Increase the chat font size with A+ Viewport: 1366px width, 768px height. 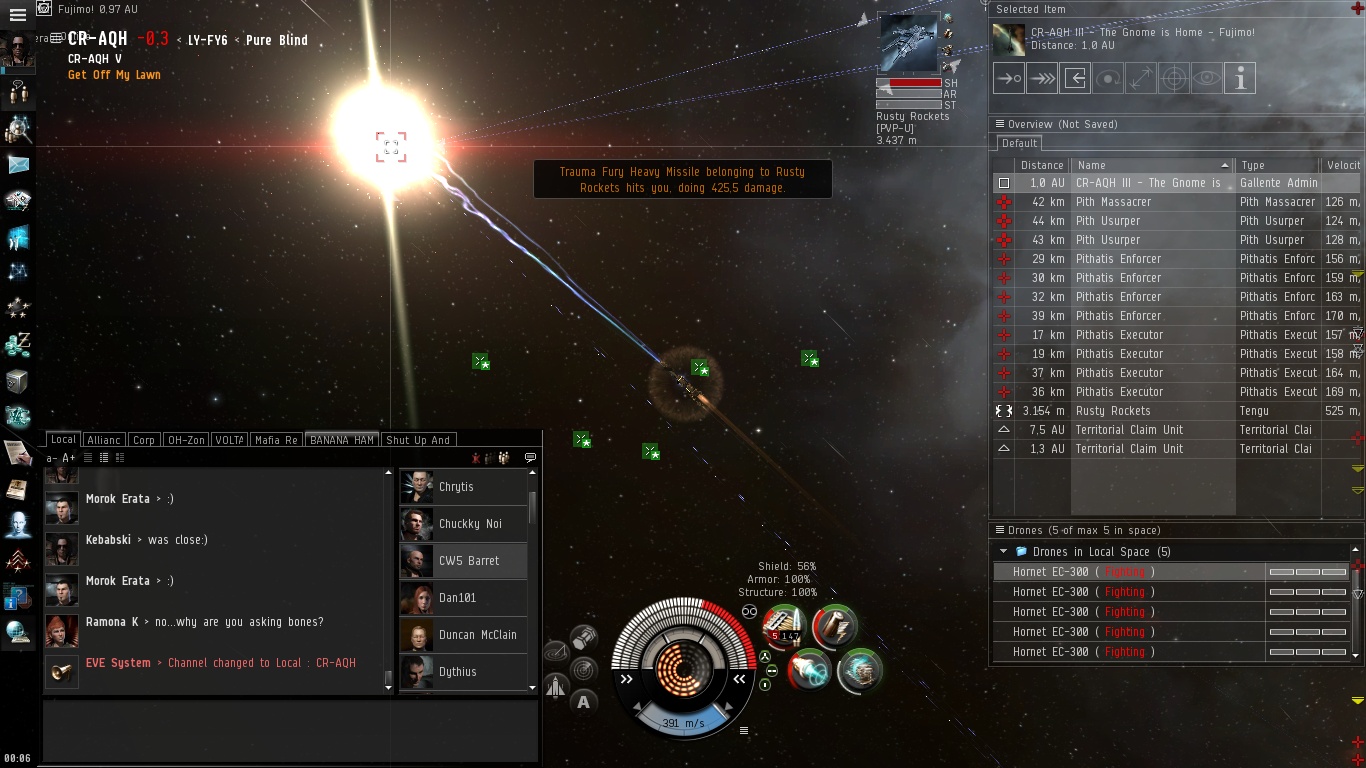(69, 458)
